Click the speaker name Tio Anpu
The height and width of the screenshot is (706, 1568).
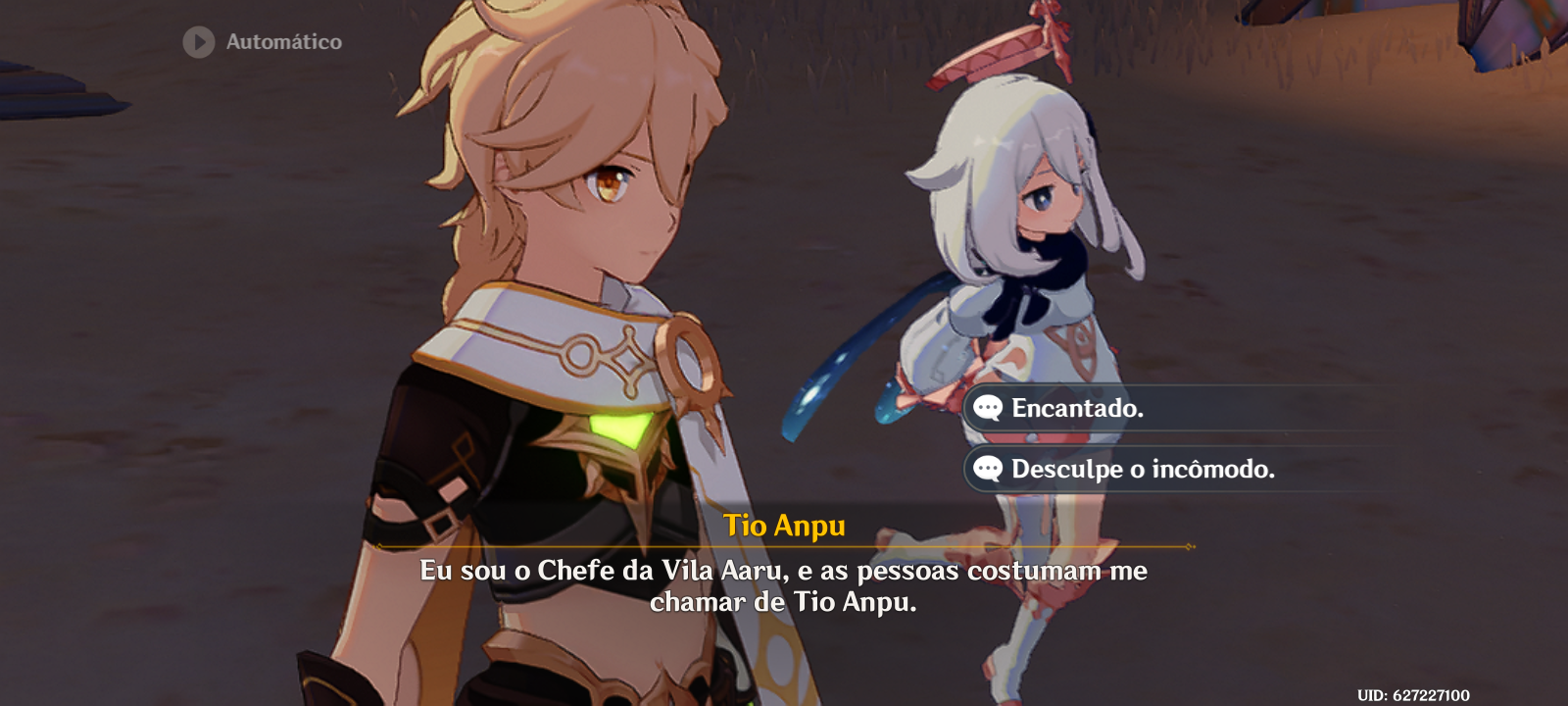coord(784,527)
